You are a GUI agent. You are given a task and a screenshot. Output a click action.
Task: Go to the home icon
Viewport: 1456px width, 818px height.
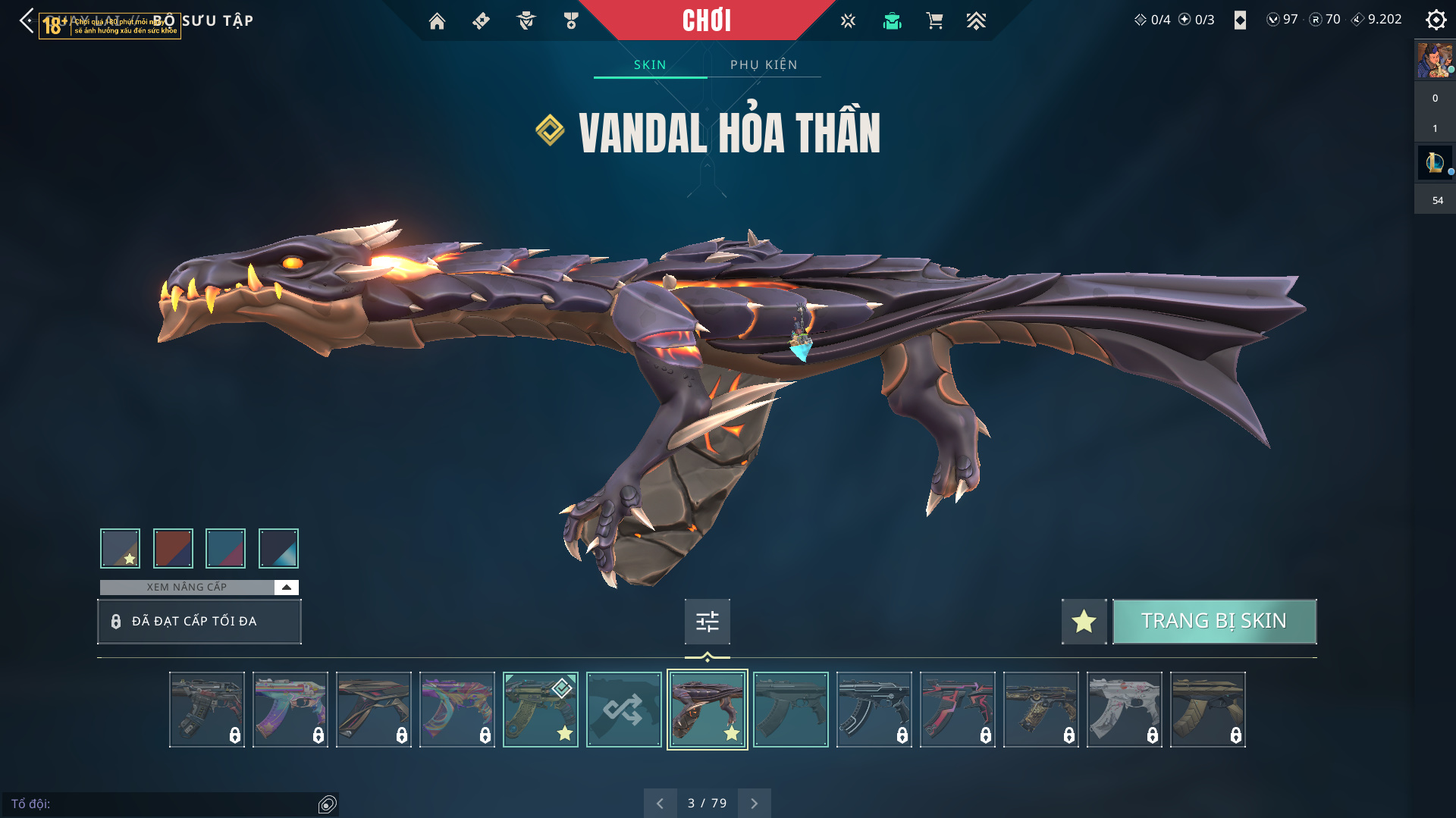437,21
